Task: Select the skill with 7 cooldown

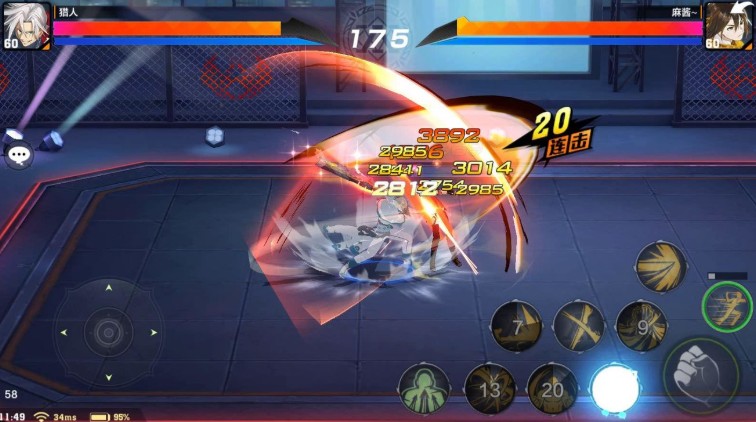Action: [x=516, y=327]
